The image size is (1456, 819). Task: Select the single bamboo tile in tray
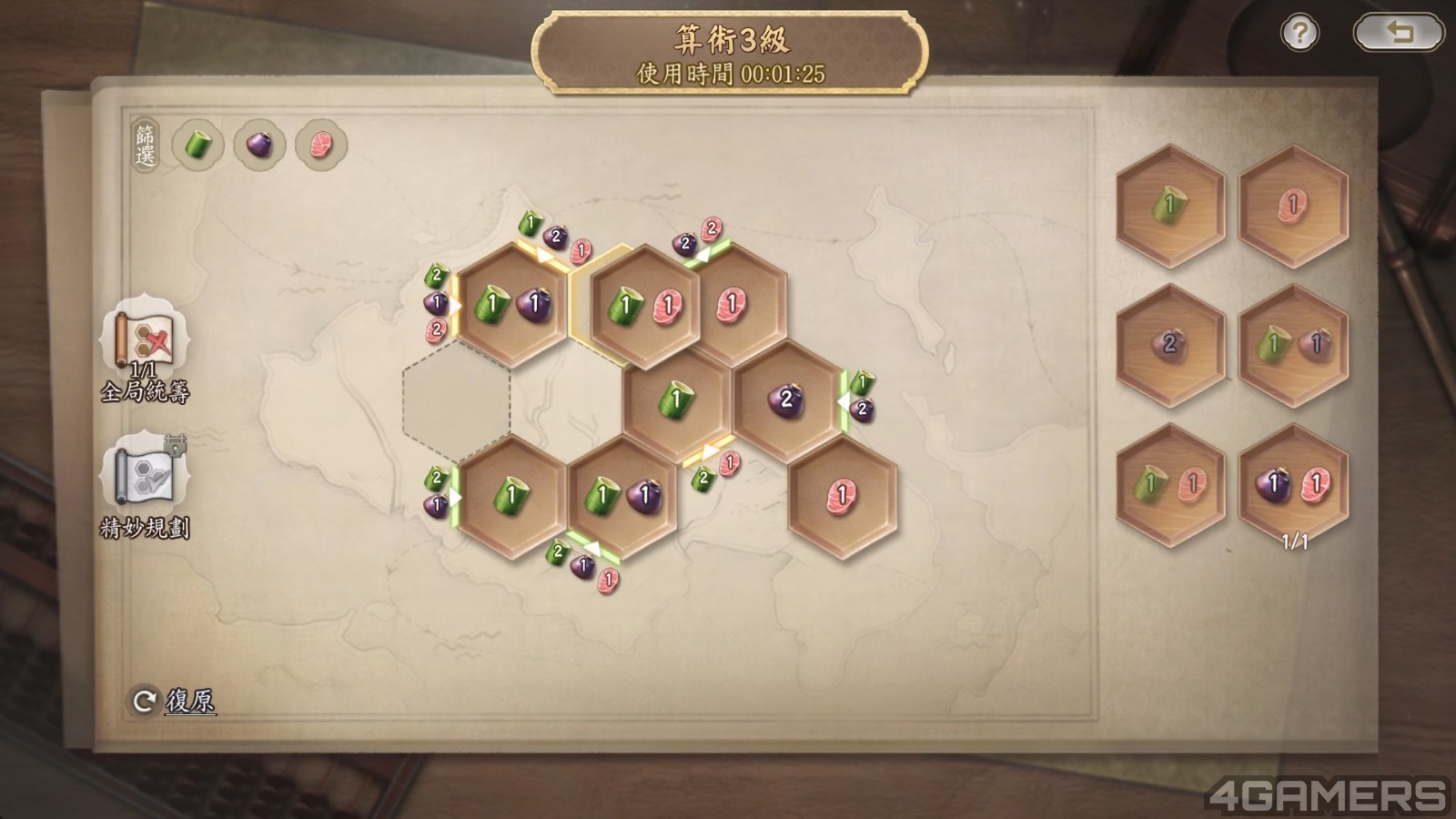(x=1170, y=207)
